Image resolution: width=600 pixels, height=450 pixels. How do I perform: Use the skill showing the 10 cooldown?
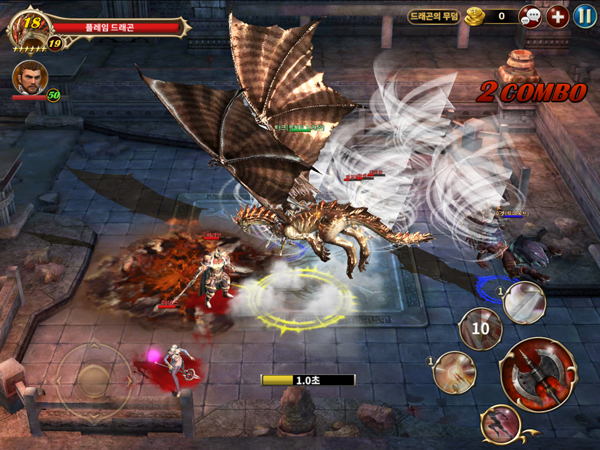click(481, 328)
